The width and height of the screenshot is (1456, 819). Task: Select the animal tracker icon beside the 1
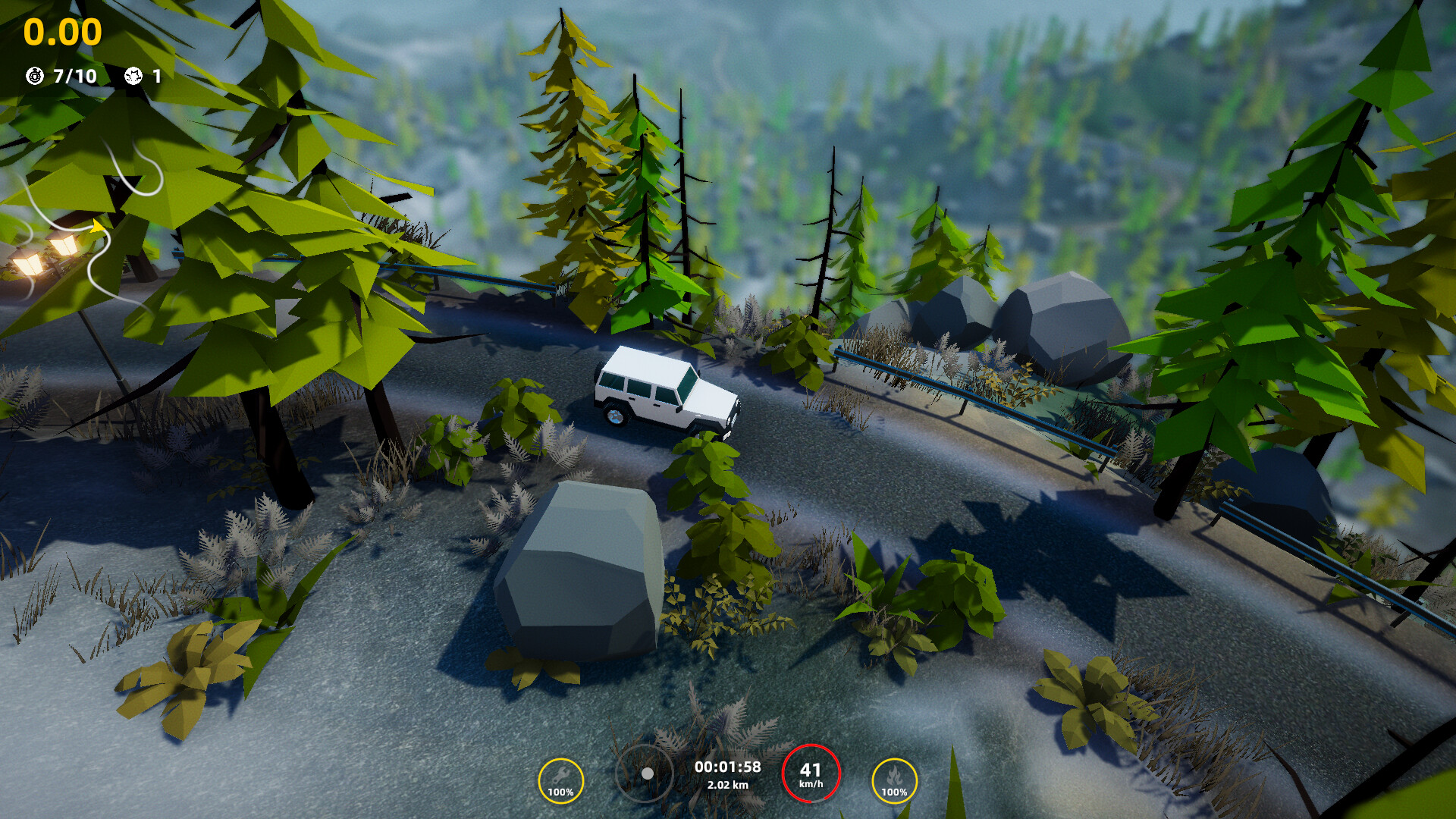(x=133, y=75)
